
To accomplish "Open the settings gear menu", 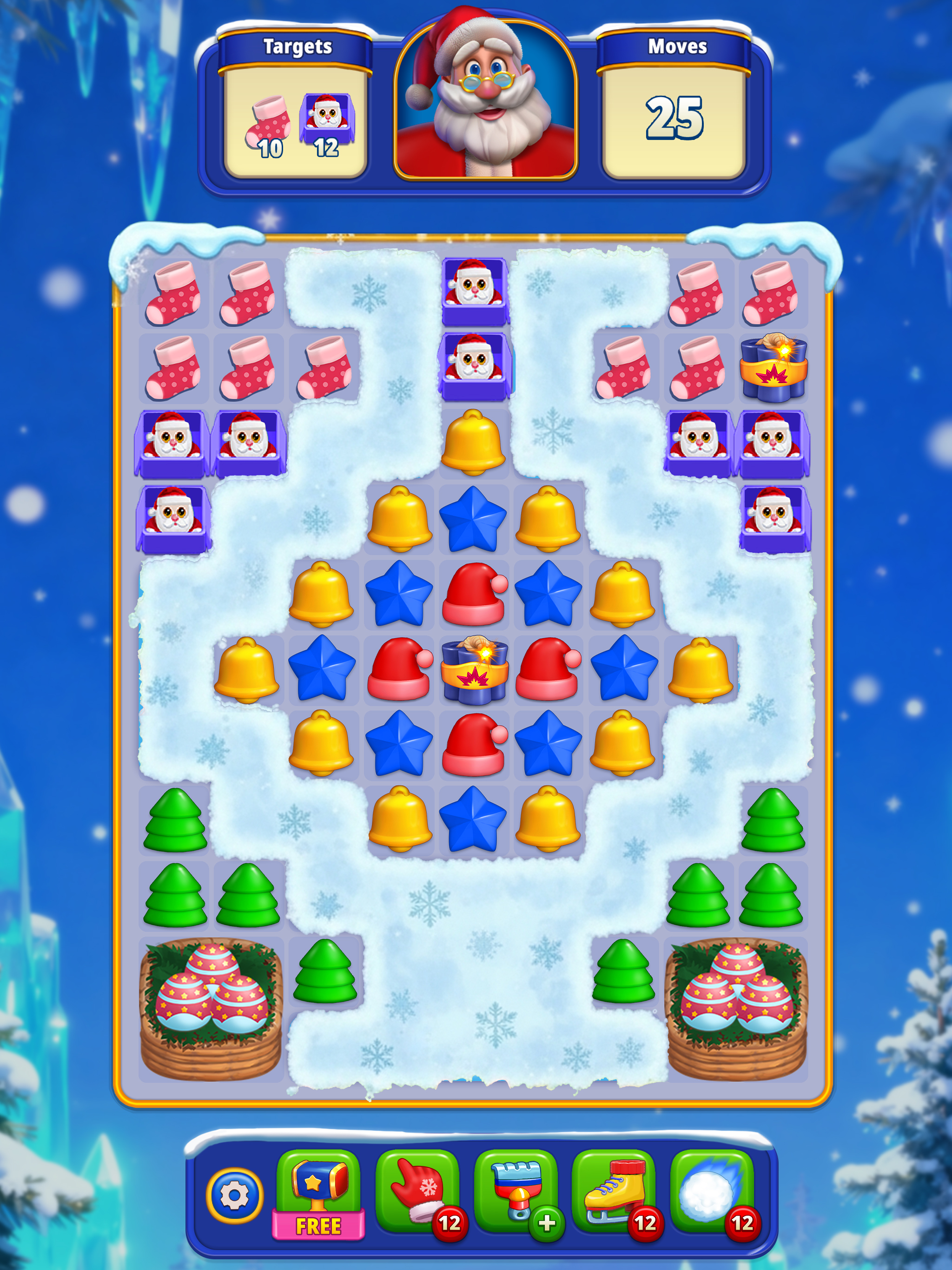I will coord(235,1191).
